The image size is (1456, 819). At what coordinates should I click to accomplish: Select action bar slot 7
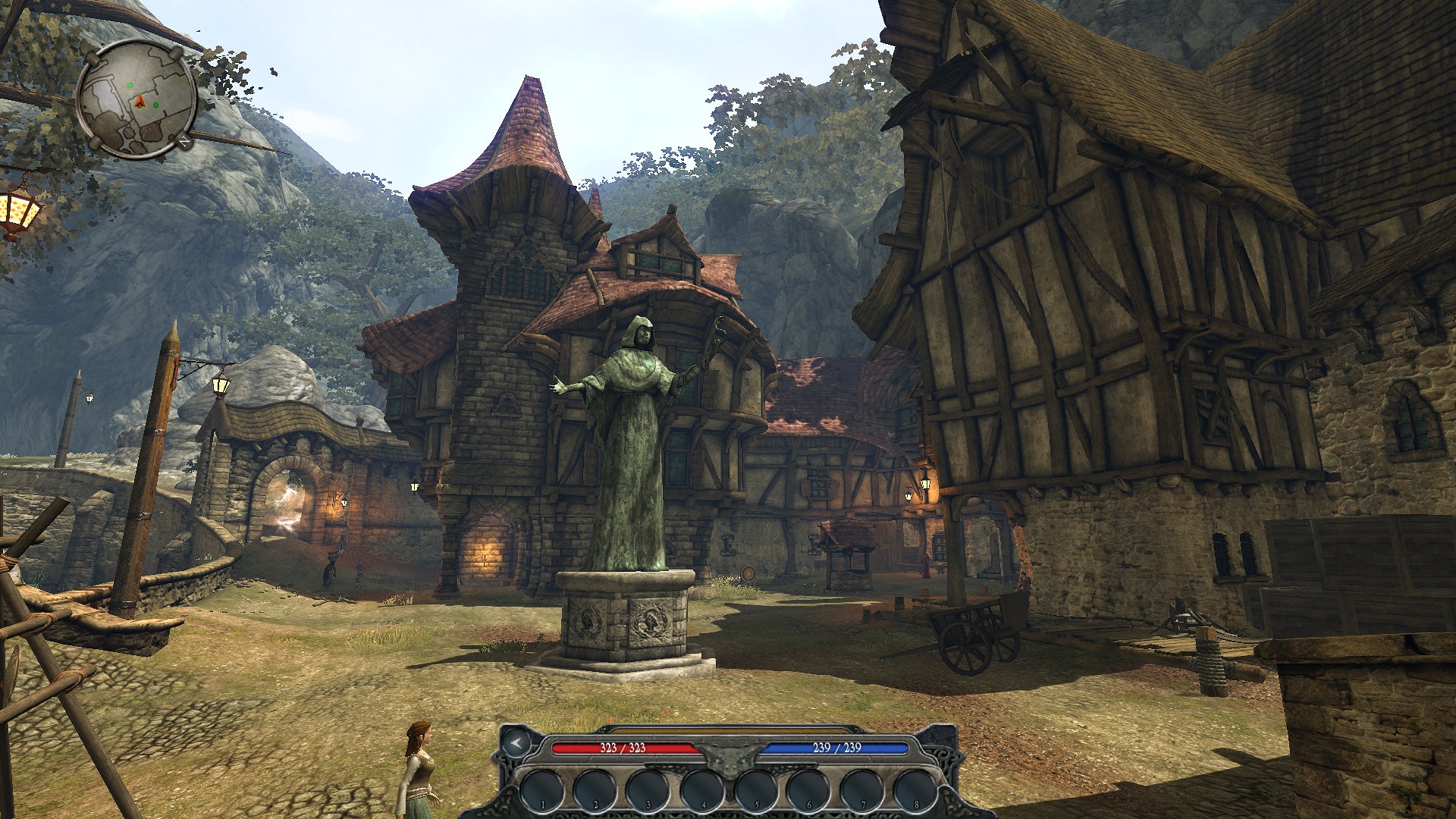pyautogui.click(x=862, y=789)
